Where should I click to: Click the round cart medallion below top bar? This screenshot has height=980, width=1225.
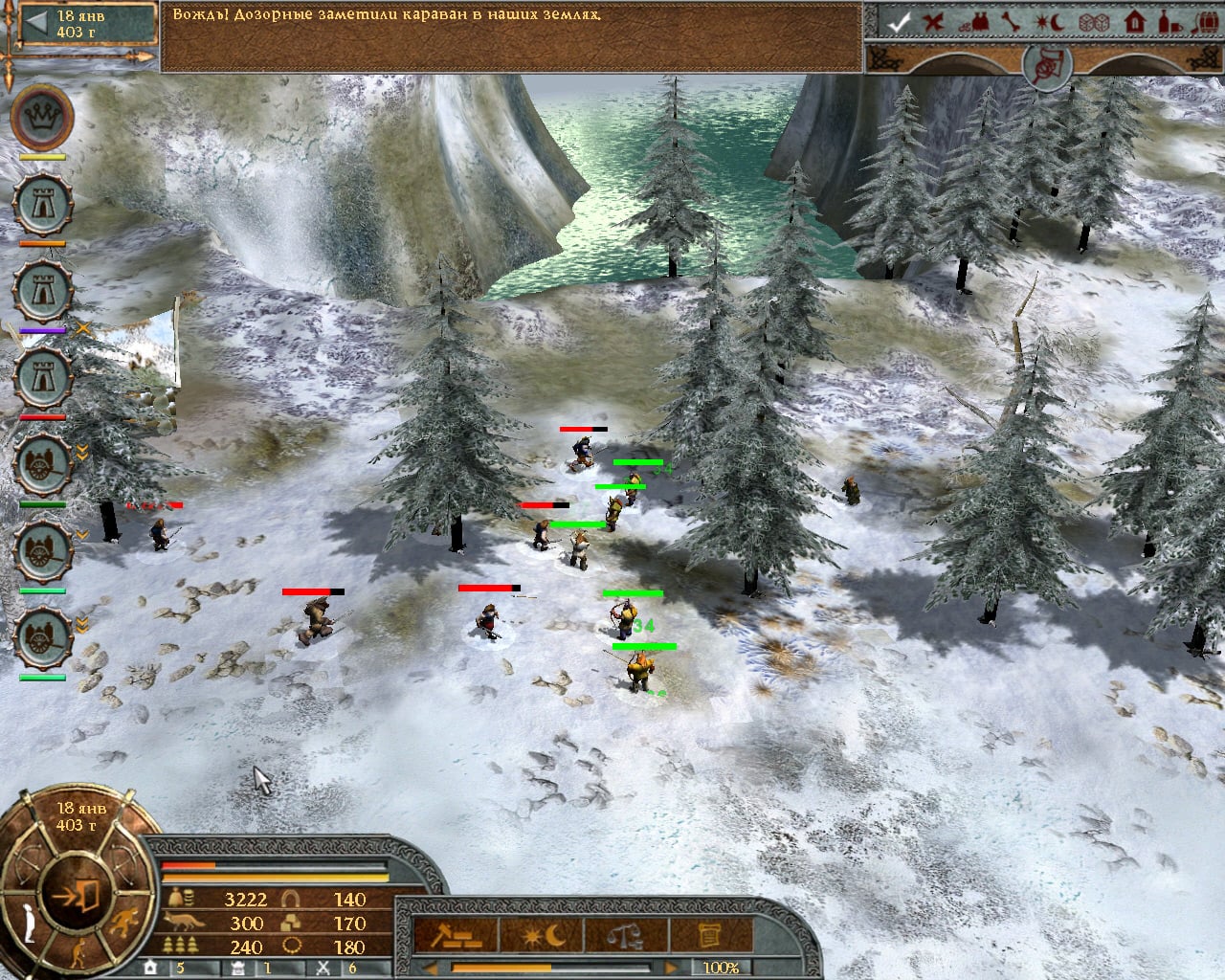pos(1045,63)
